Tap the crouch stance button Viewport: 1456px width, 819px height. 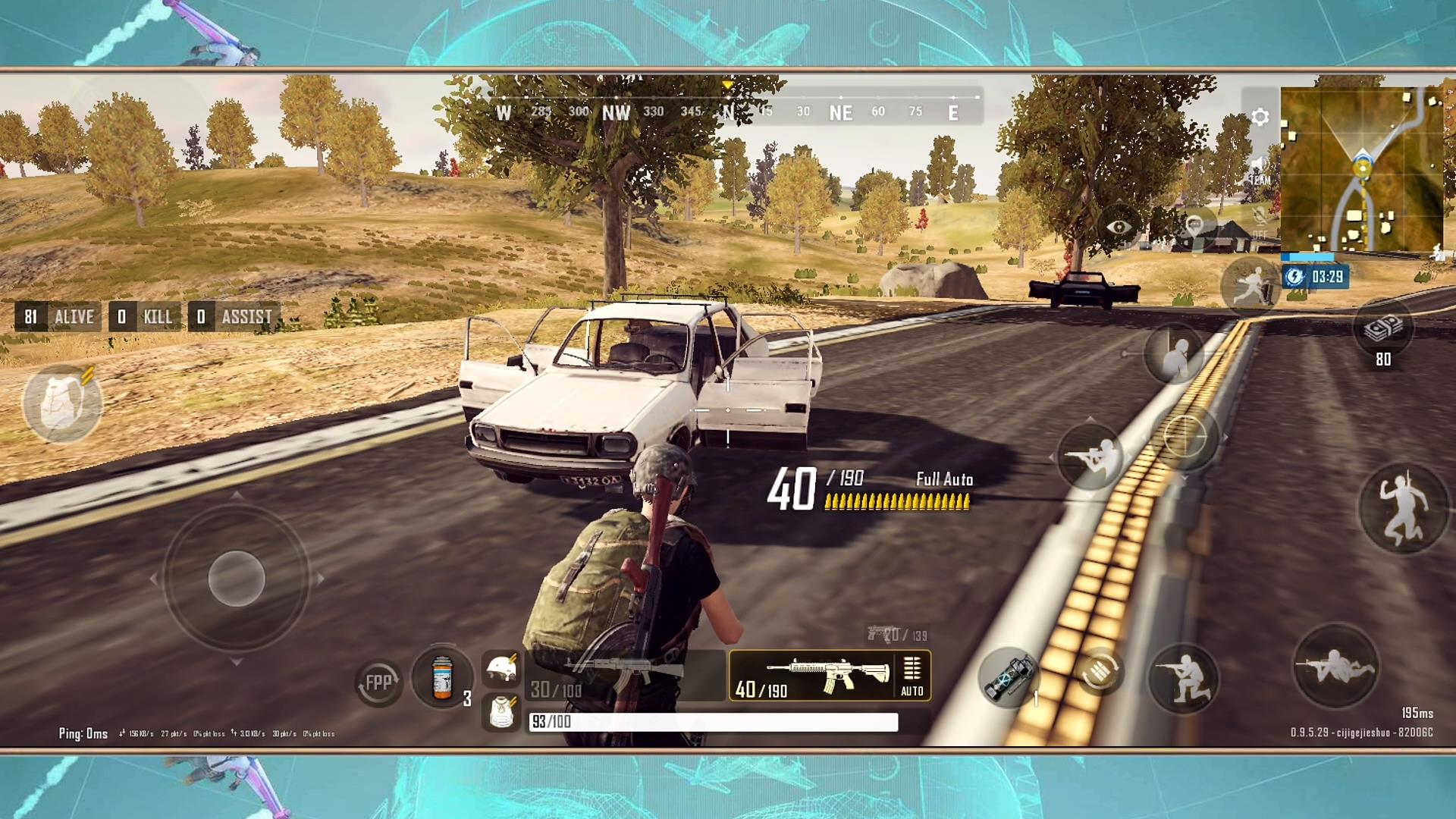pyautogui.click(x=1184, y=677)
